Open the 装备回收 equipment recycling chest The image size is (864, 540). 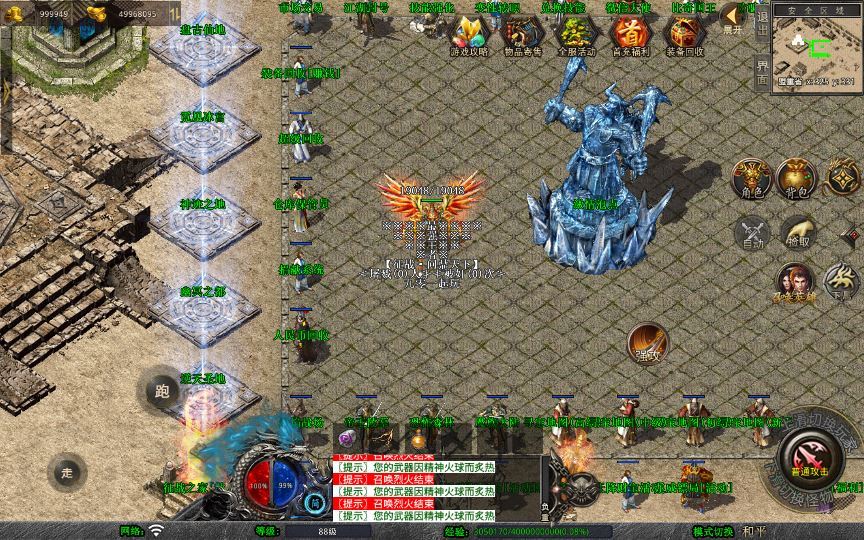685,36
